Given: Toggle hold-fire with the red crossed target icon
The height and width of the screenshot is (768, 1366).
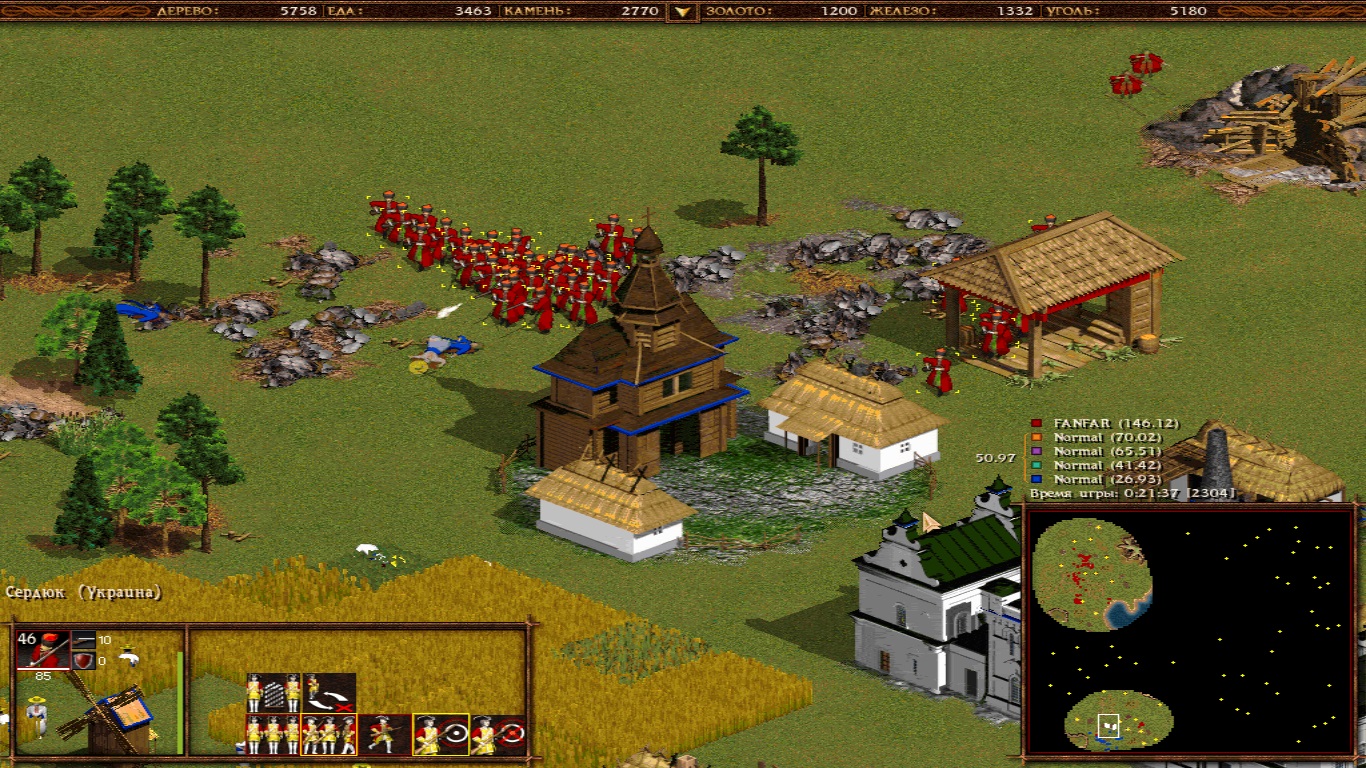Looking at the screenshot, I should point(498,734).
